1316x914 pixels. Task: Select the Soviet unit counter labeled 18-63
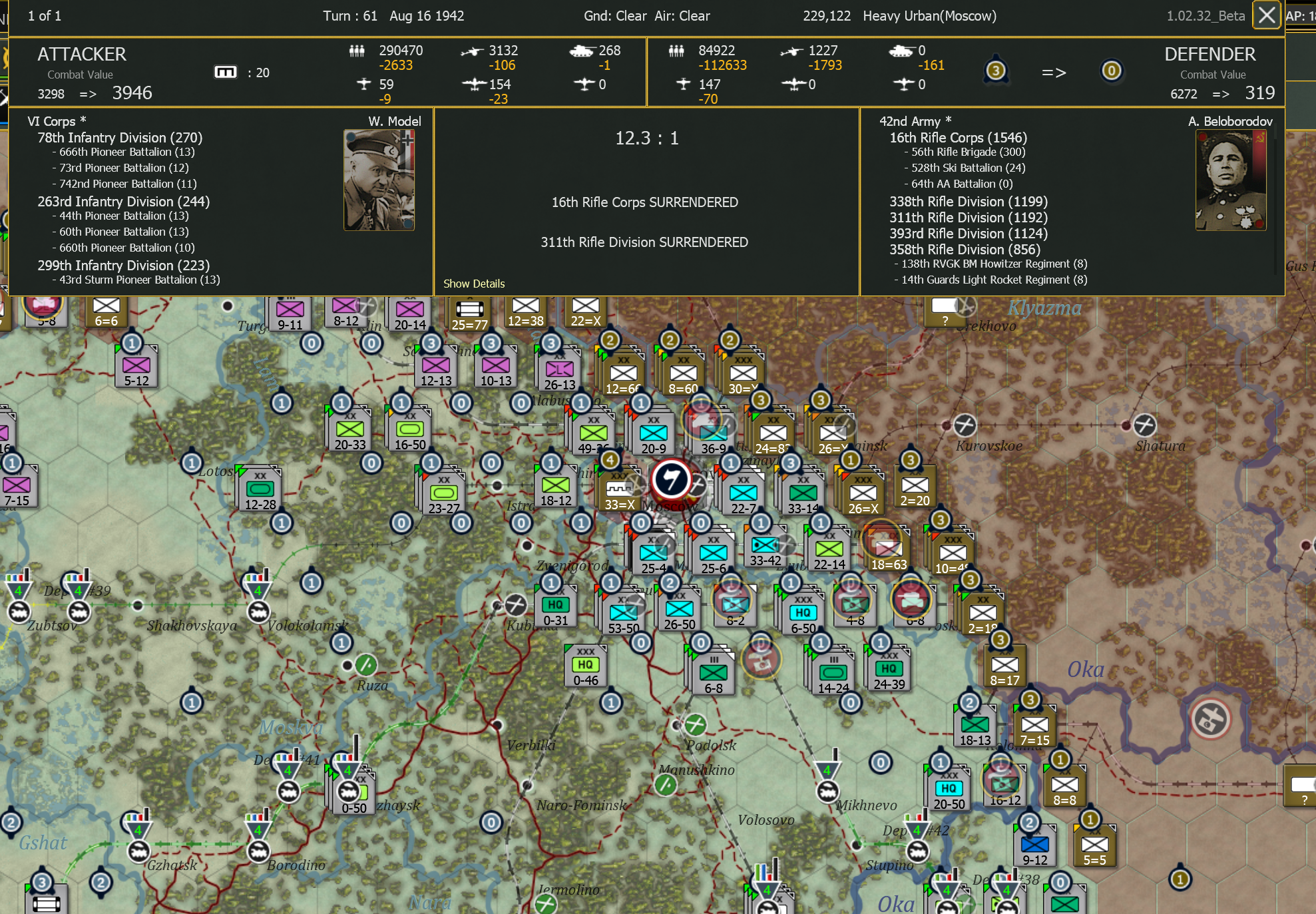[x=887, y=547]
